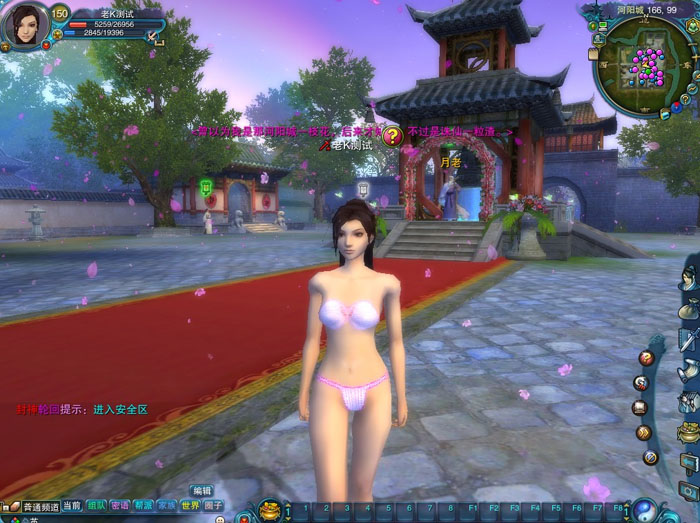Click the 编辑 edit button above chat tabs
The width and height of the screenshot is (700, 523).
(201, 491)
